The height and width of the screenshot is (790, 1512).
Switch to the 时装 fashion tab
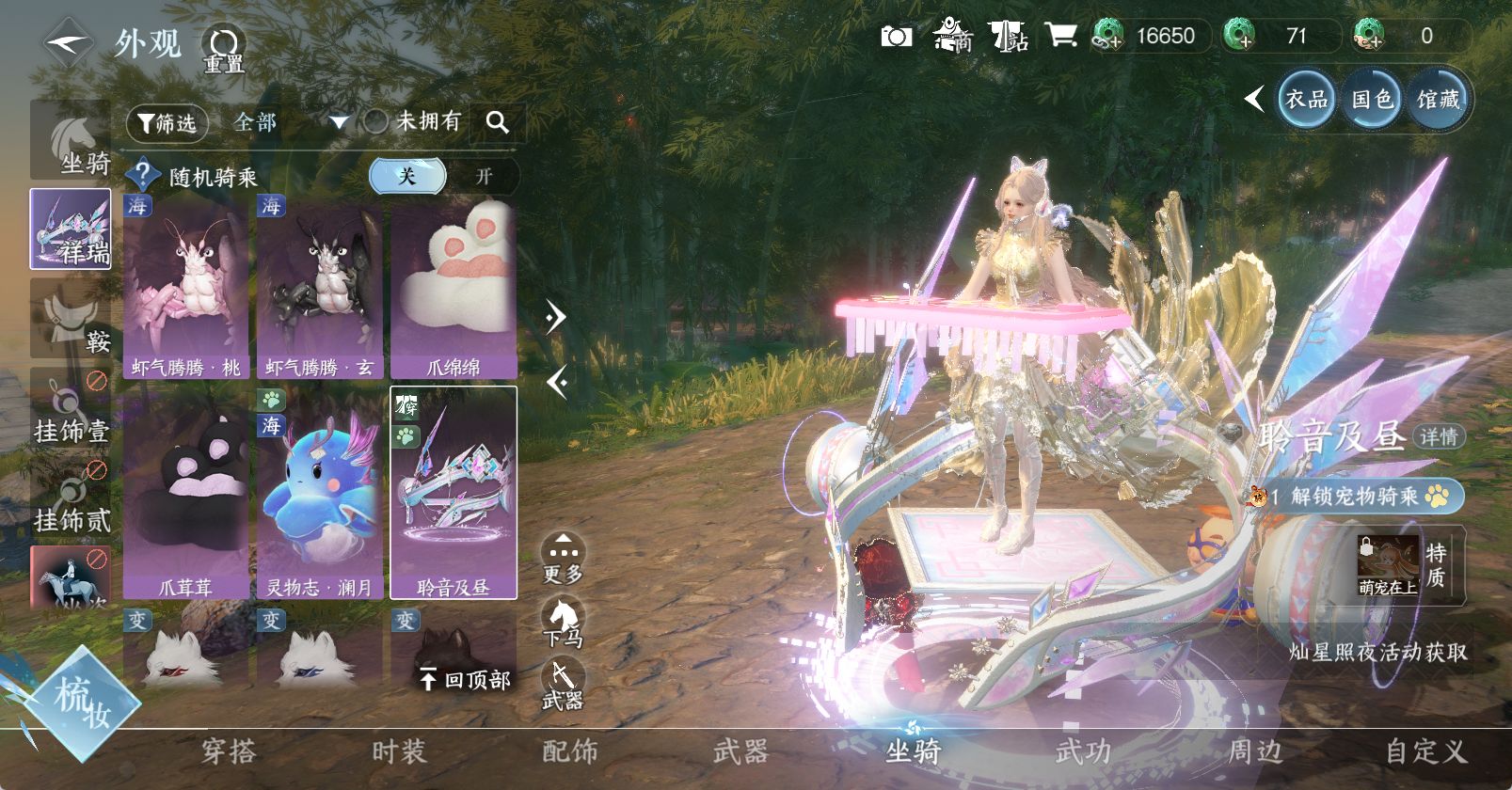399,751
